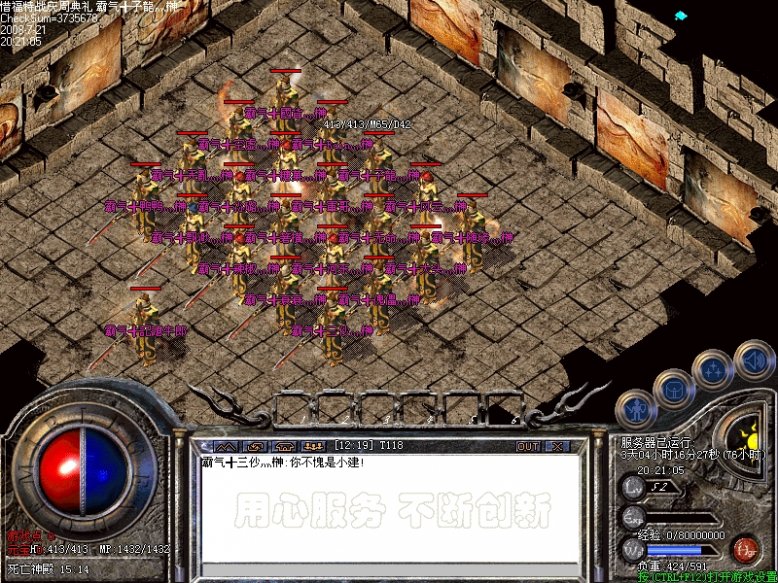The image size is (778, 583).
Task: Click the OUT button on chat bar
Action: 528,445
